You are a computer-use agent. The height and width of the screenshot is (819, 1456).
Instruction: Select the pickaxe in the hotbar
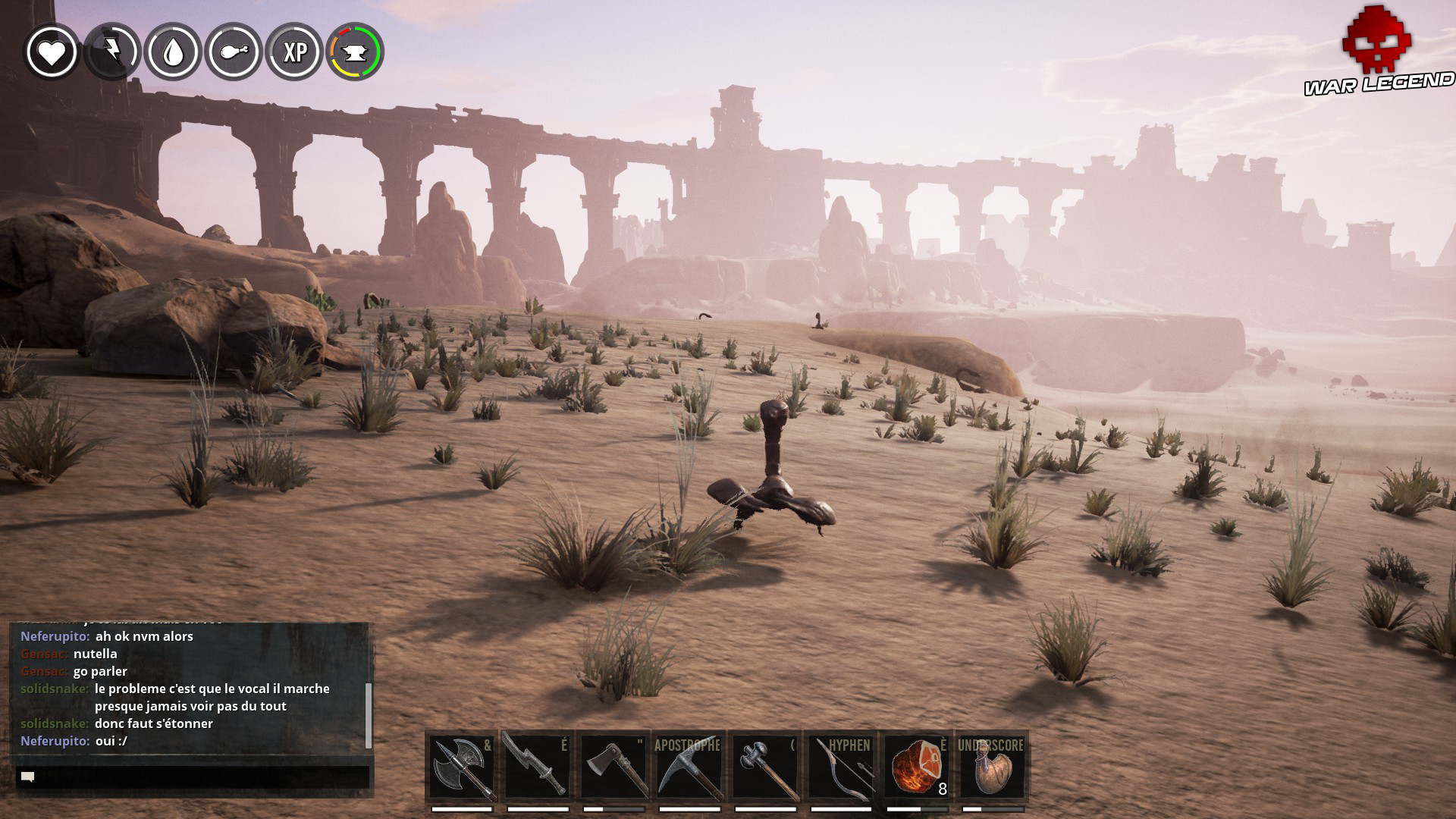coord(689,767)
